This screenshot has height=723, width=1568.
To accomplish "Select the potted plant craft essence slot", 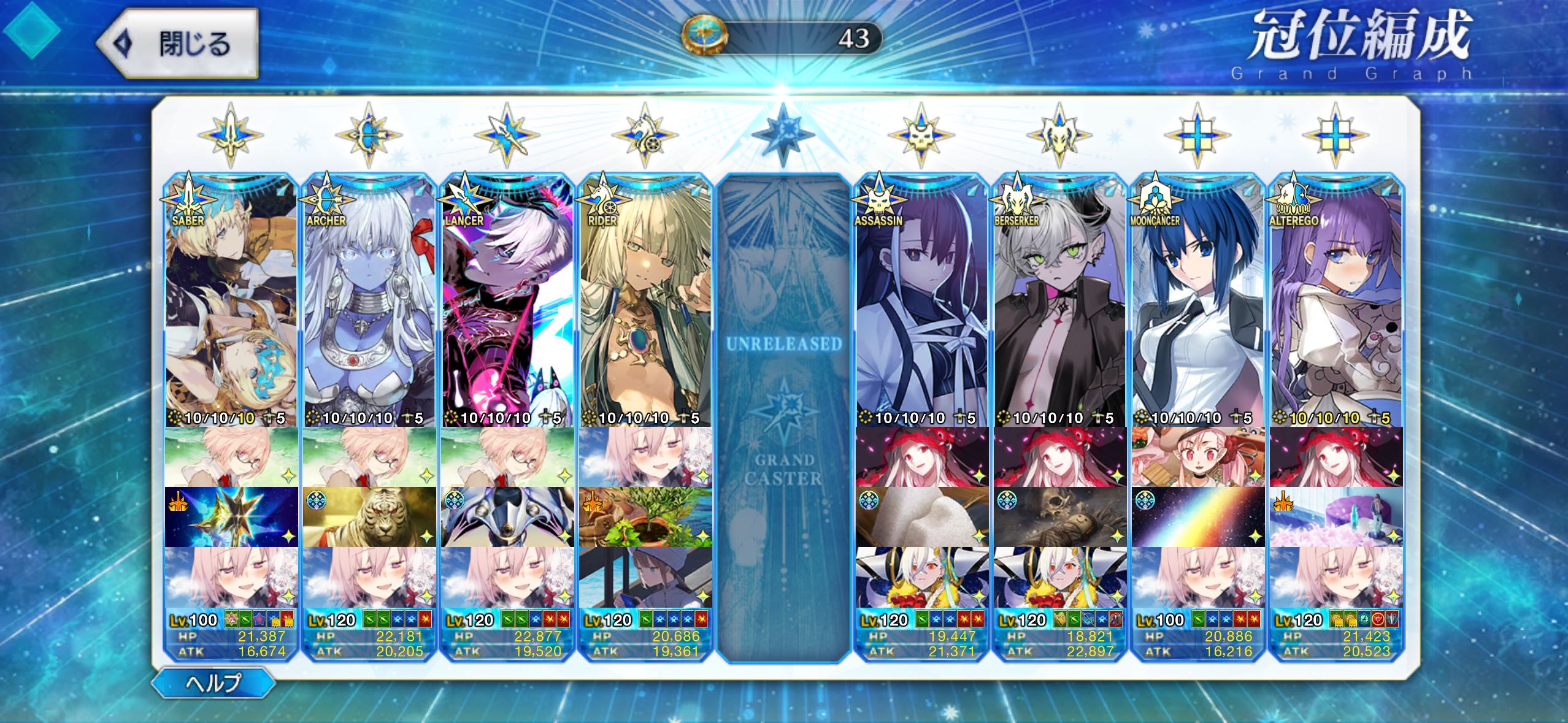I will click(x=645, y=517).
